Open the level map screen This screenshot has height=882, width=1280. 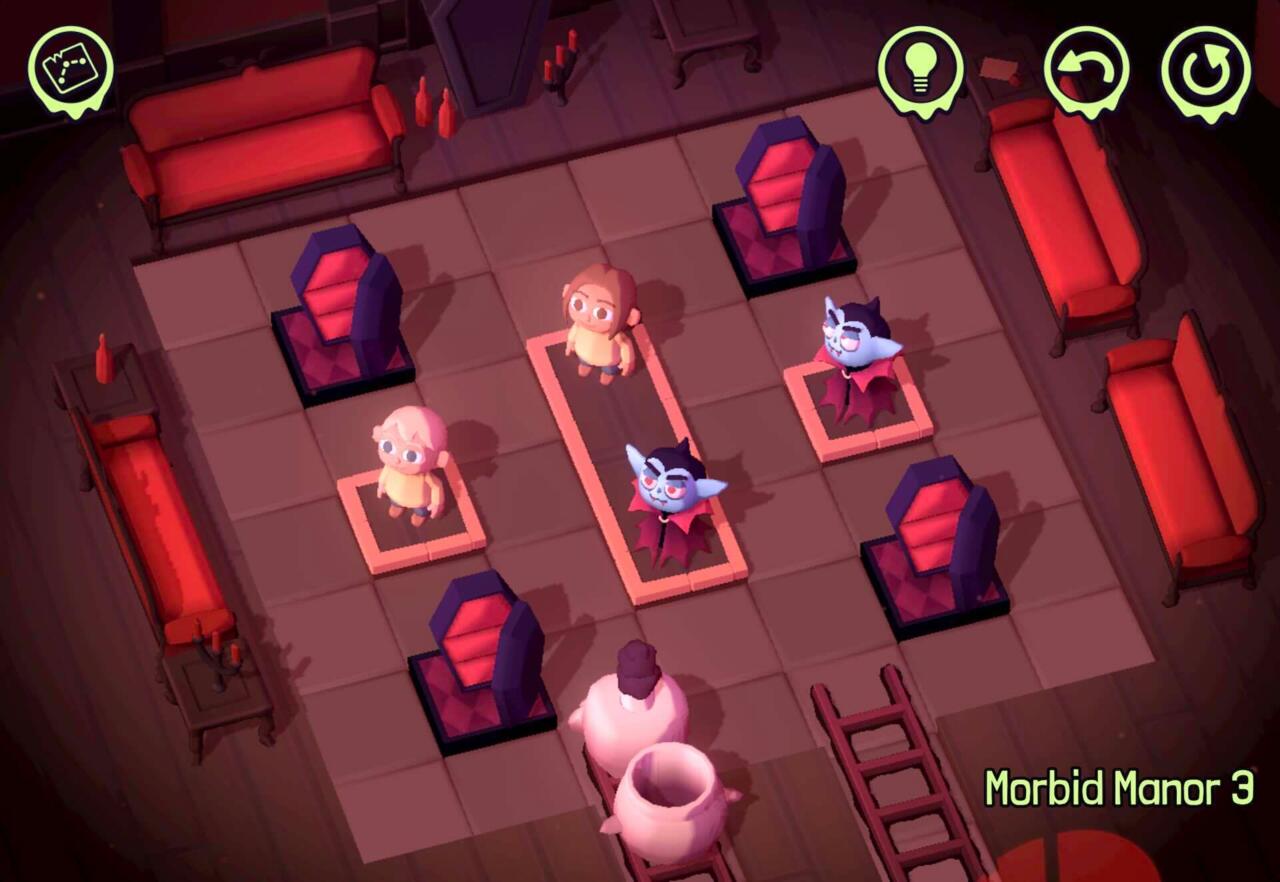click(70, 68)
